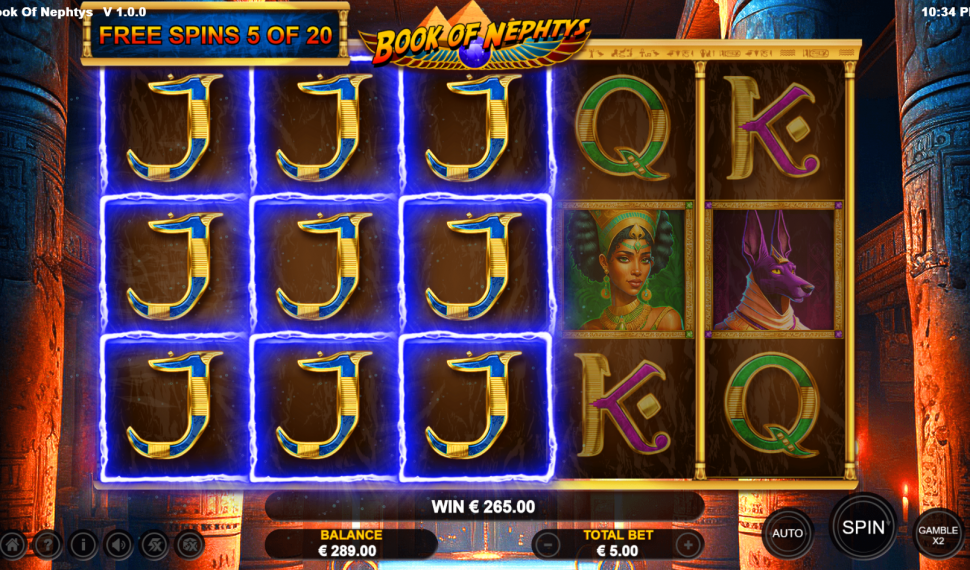Image resolution: width=970 pixels, height=570 pixels.
Task: Open the question mark help
Action: click(47, 545)
